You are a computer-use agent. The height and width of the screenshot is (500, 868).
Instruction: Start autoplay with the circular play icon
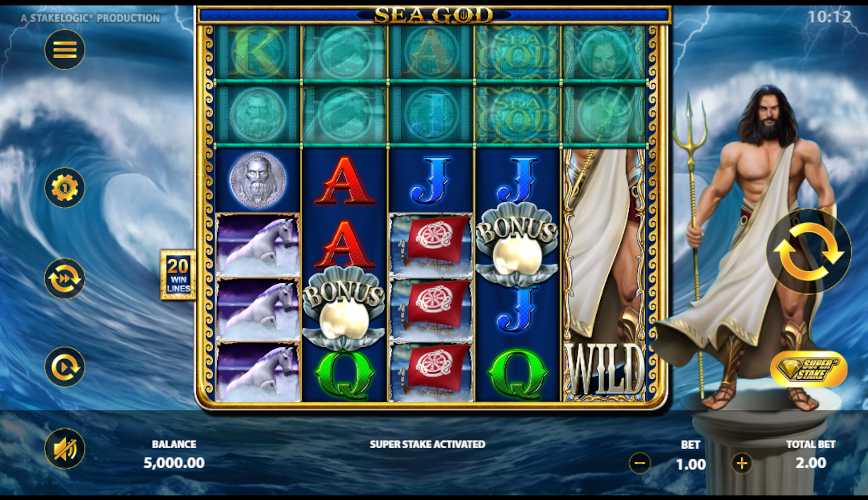pyautogui.click(x=65, y=367)
